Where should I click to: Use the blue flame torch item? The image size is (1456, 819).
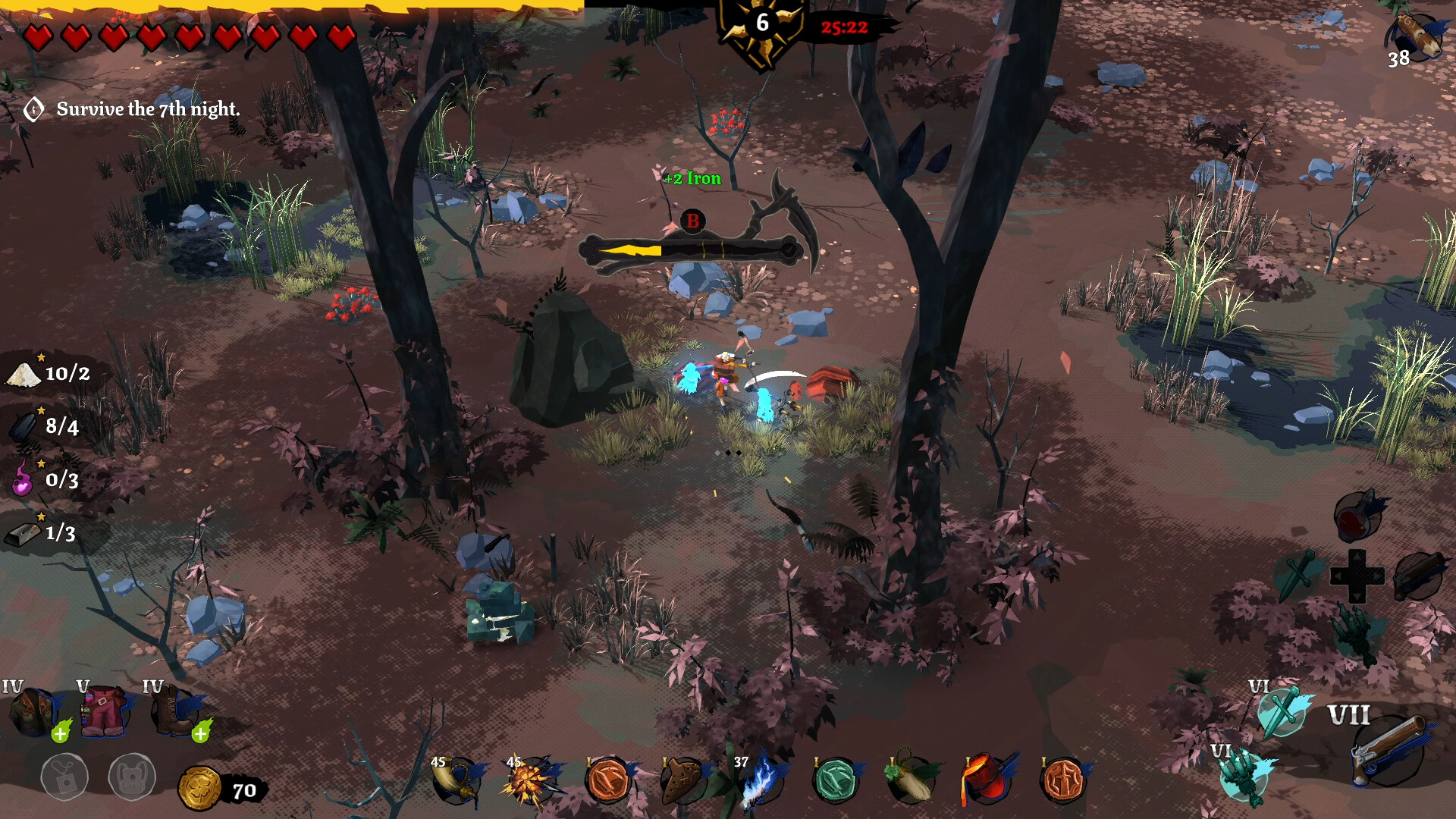(x=758, y=781)
